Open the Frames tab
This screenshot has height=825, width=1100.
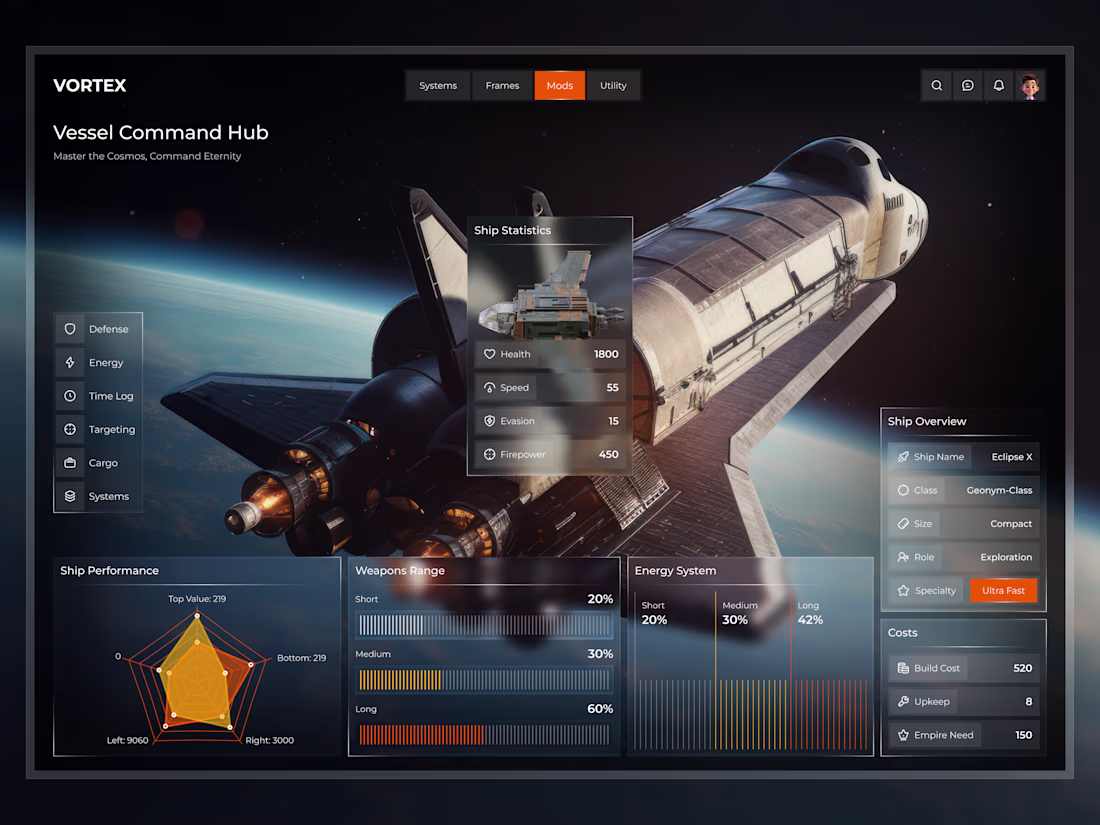(502, 86)
